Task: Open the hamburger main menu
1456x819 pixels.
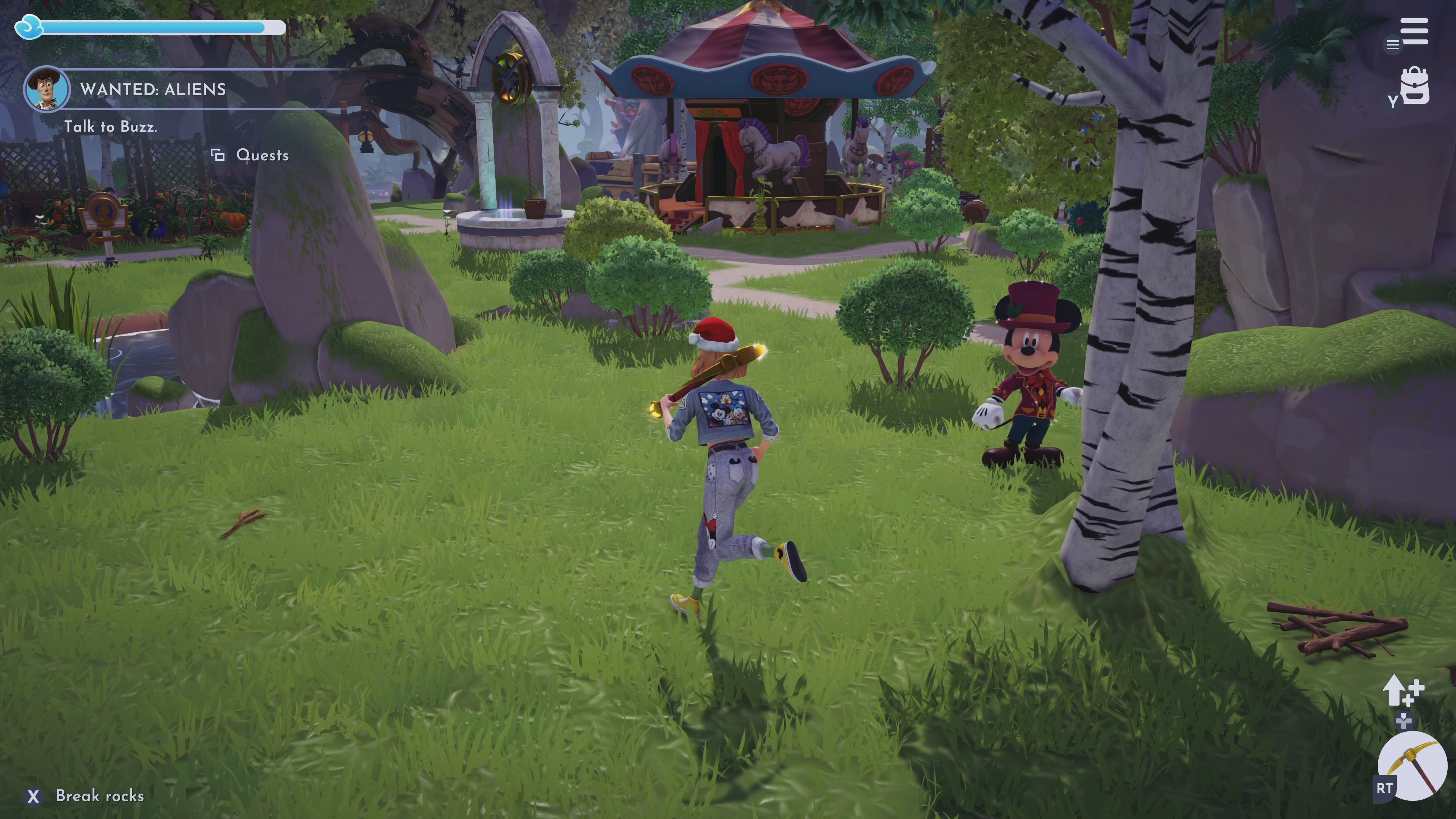Action: (x=1414, y=31)
